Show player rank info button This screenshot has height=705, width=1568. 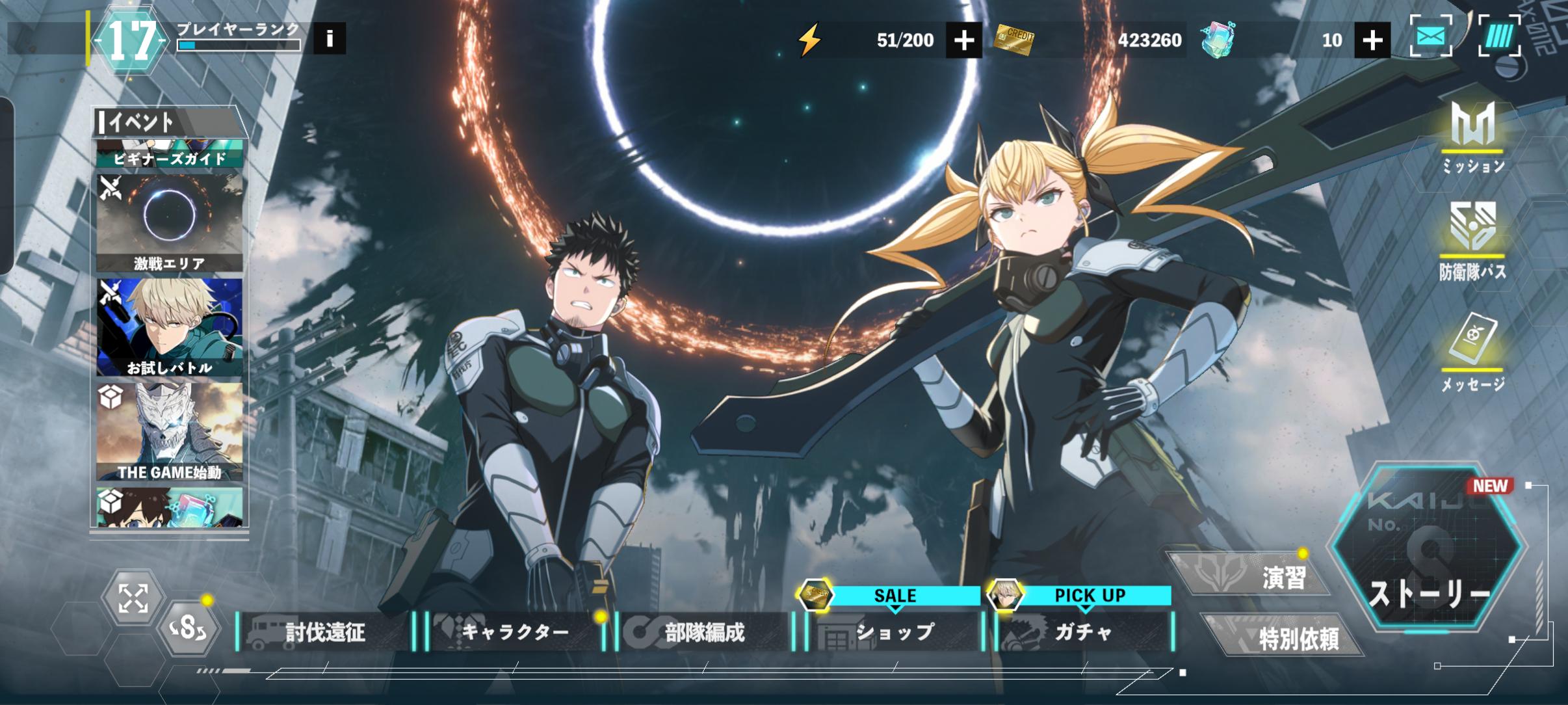coord(330,38)
